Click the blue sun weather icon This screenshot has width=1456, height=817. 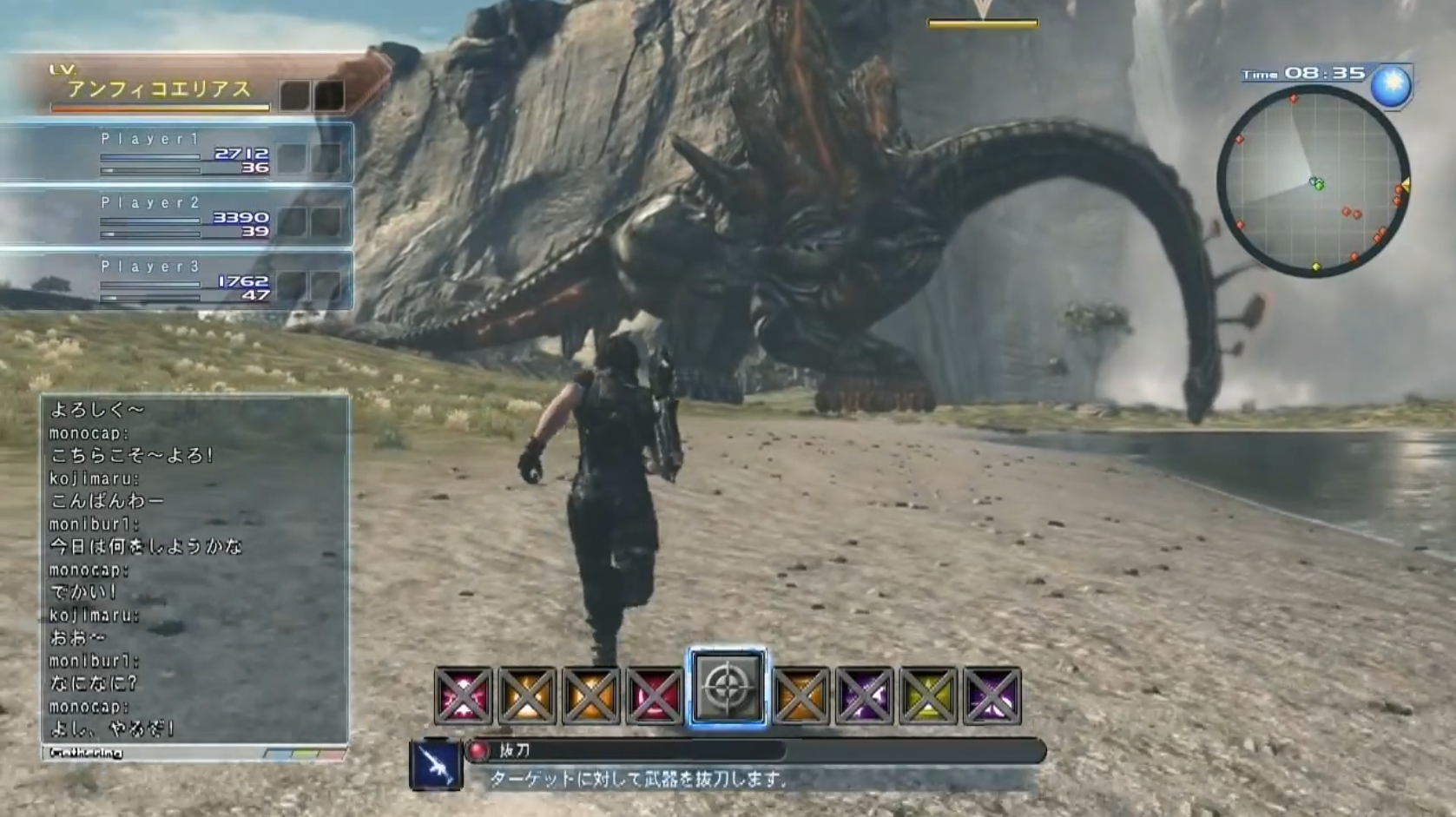click(1391, 86)
